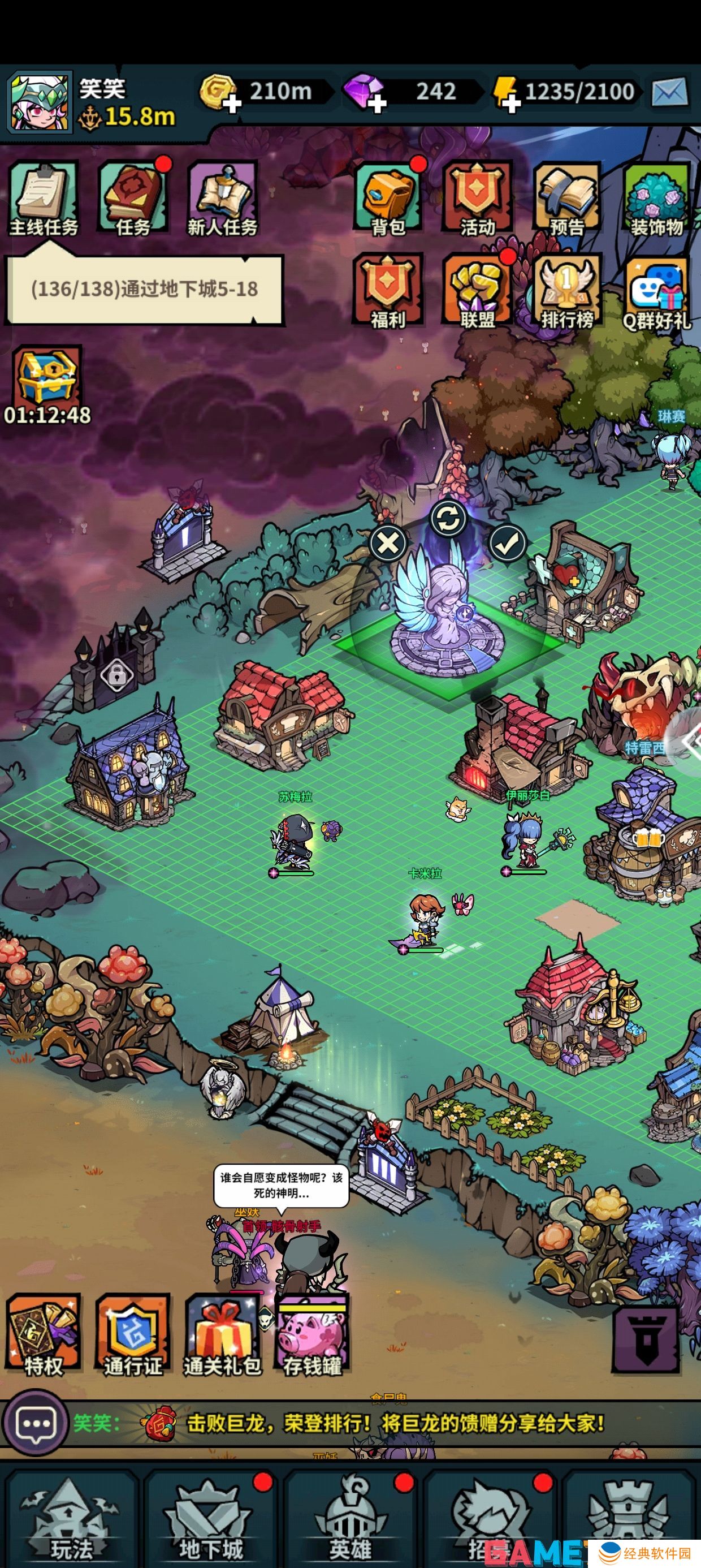Open the 活动 events banner icon

(478, 199)
